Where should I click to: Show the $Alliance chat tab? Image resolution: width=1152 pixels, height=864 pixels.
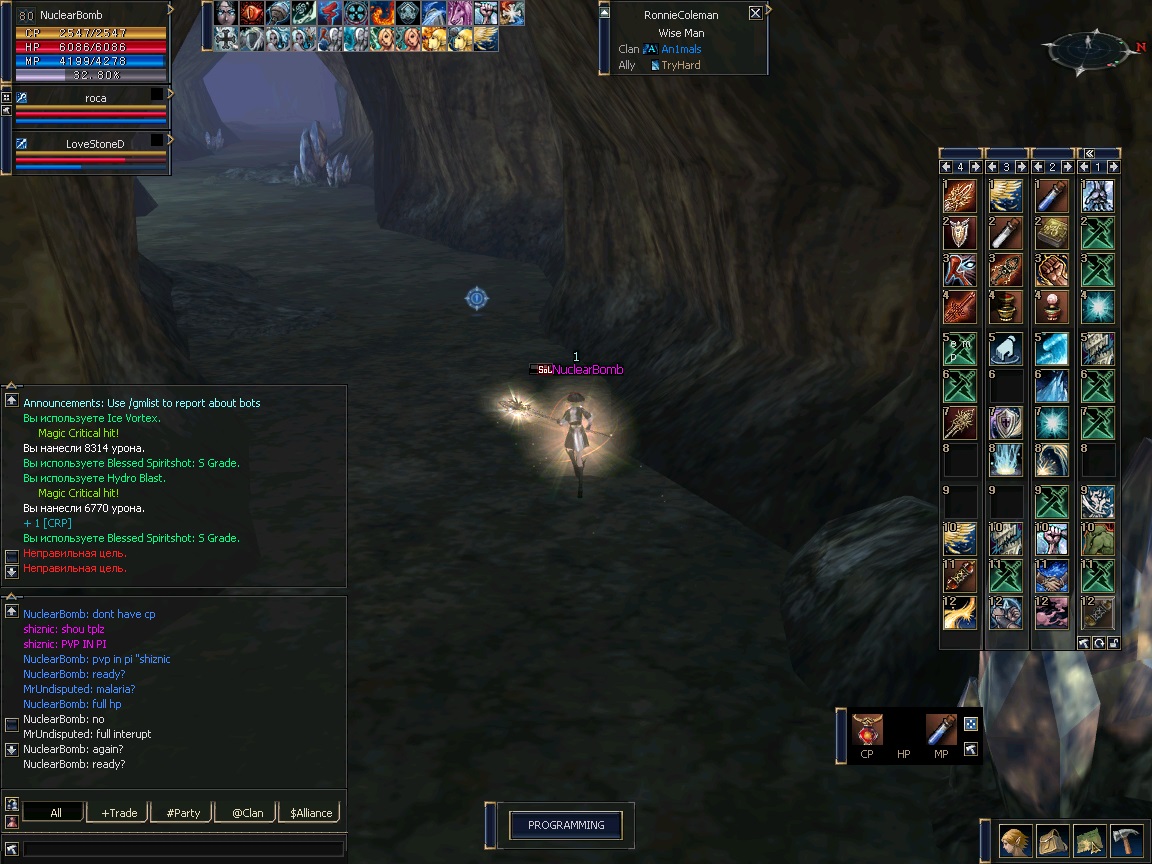[x=311, y=813]
